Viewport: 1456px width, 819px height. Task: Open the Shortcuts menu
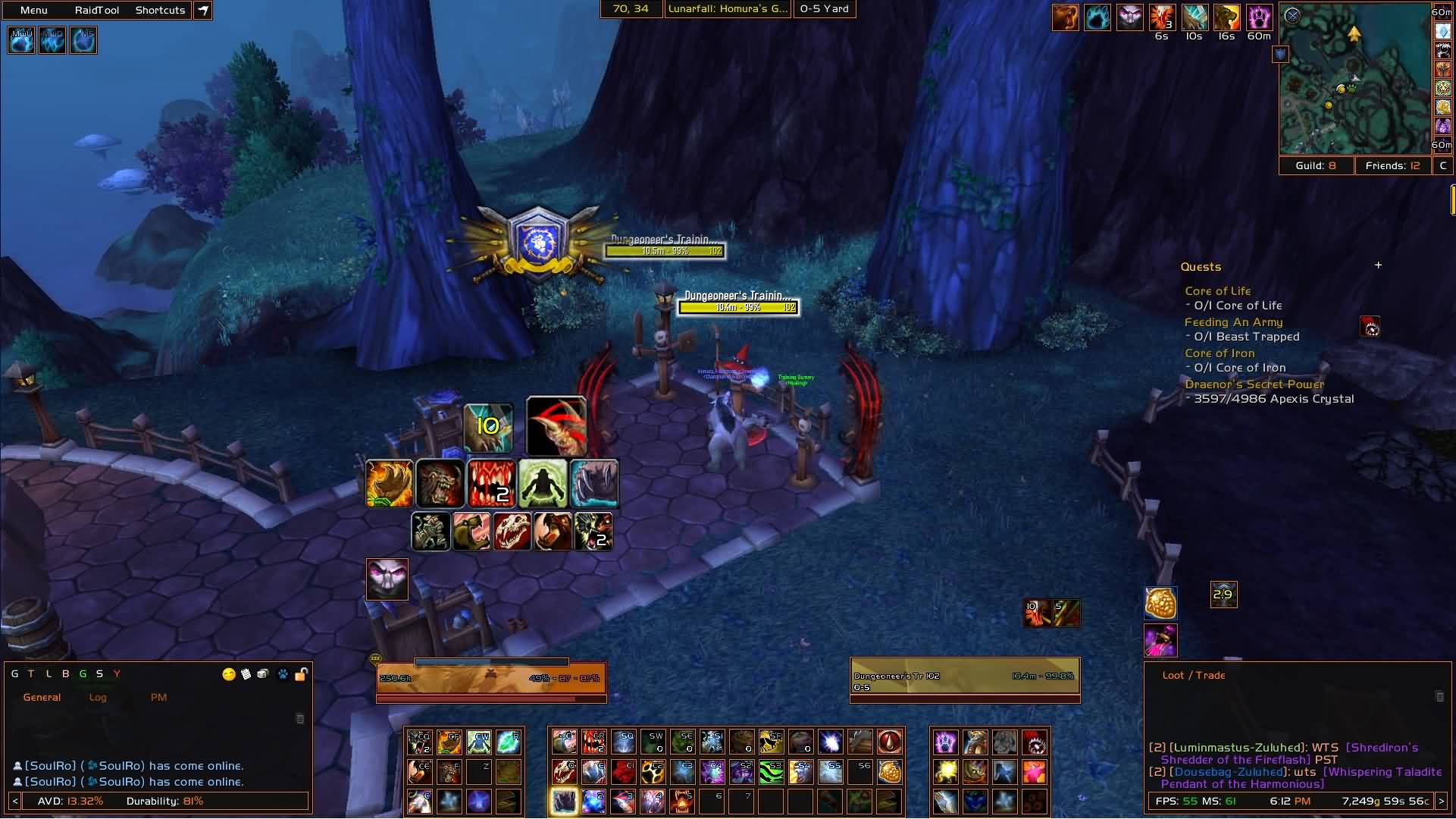click(x=160, y=10)
